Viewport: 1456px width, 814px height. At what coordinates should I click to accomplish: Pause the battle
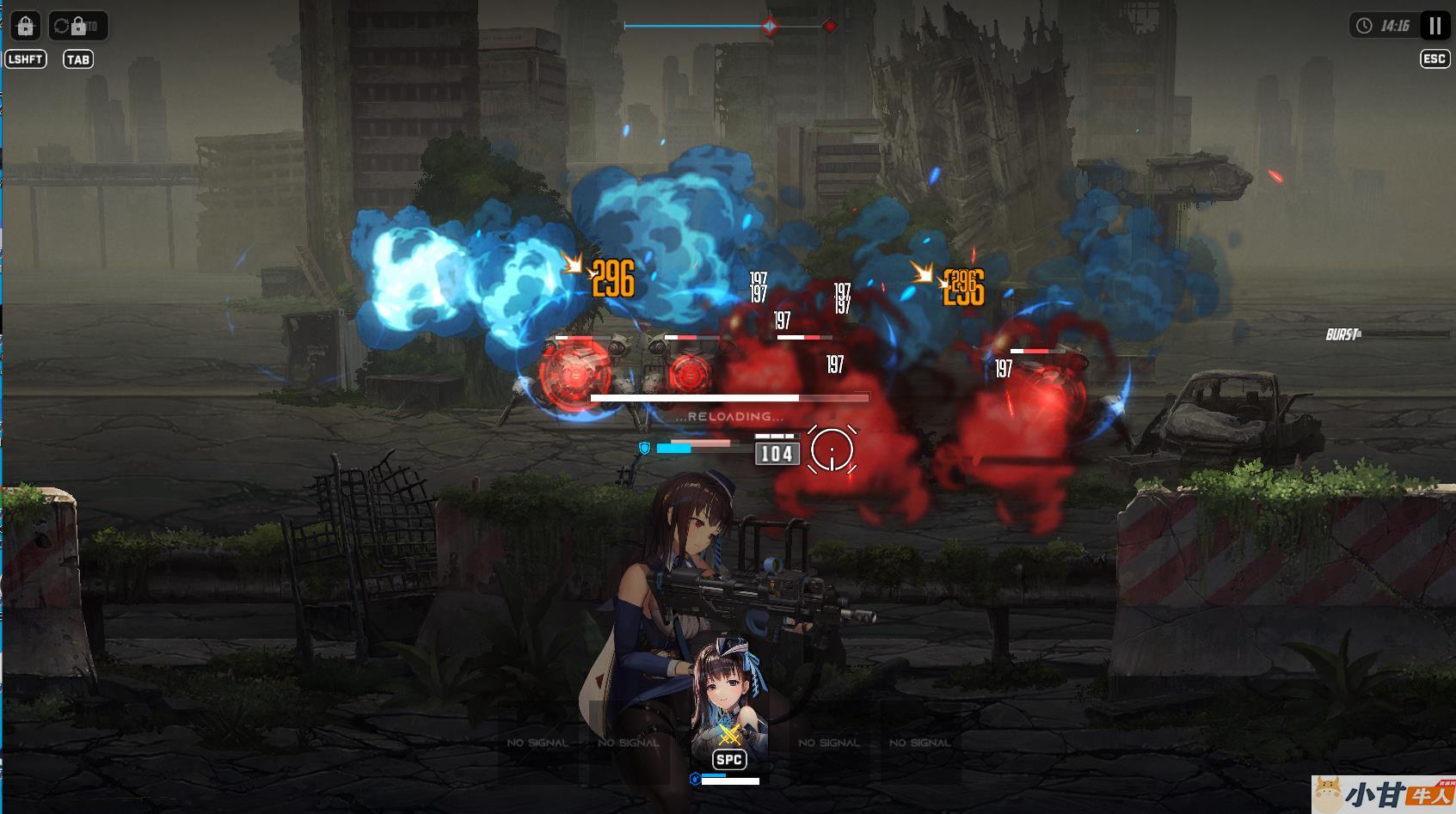pyautogui.click(x=1434, y=26)
